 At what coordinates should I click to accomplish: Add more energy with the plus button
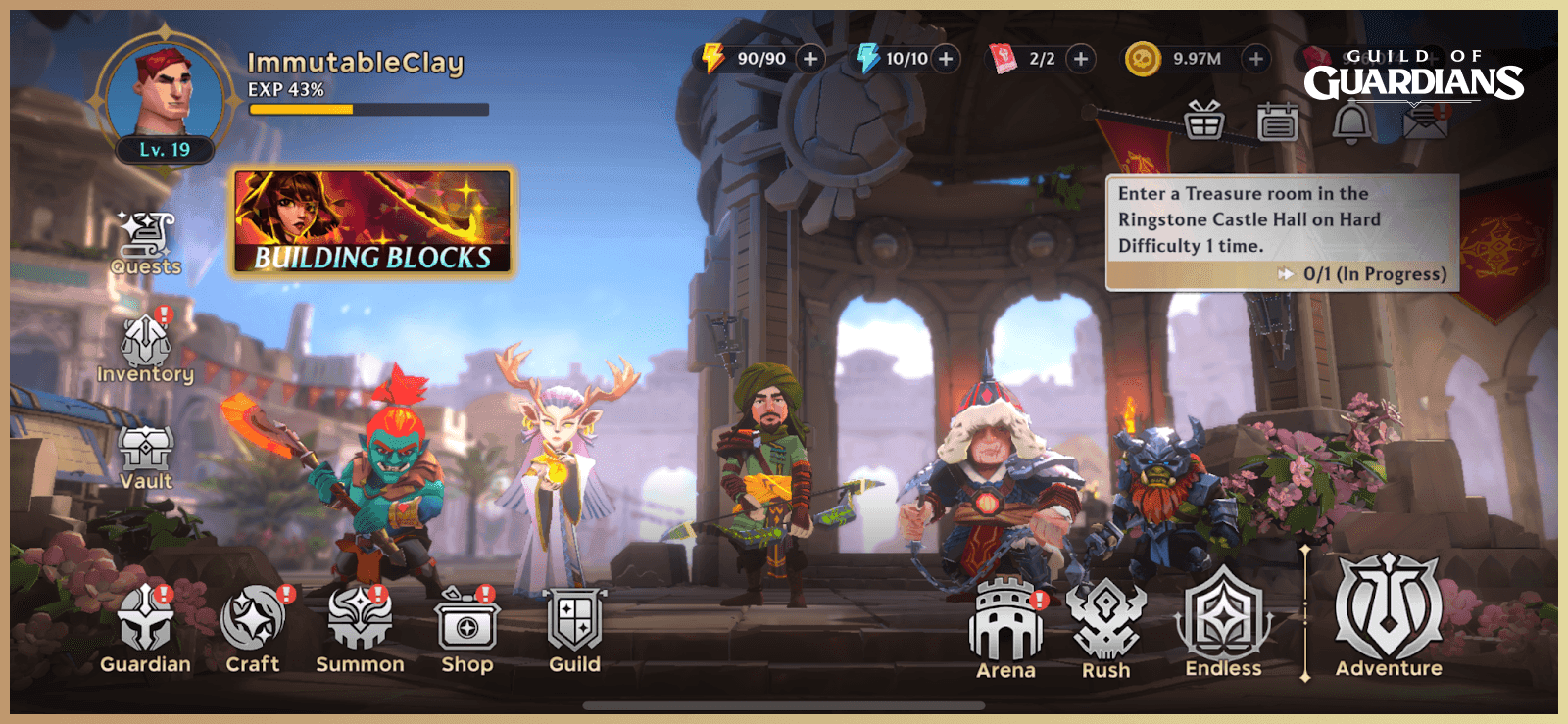[809, 59]
